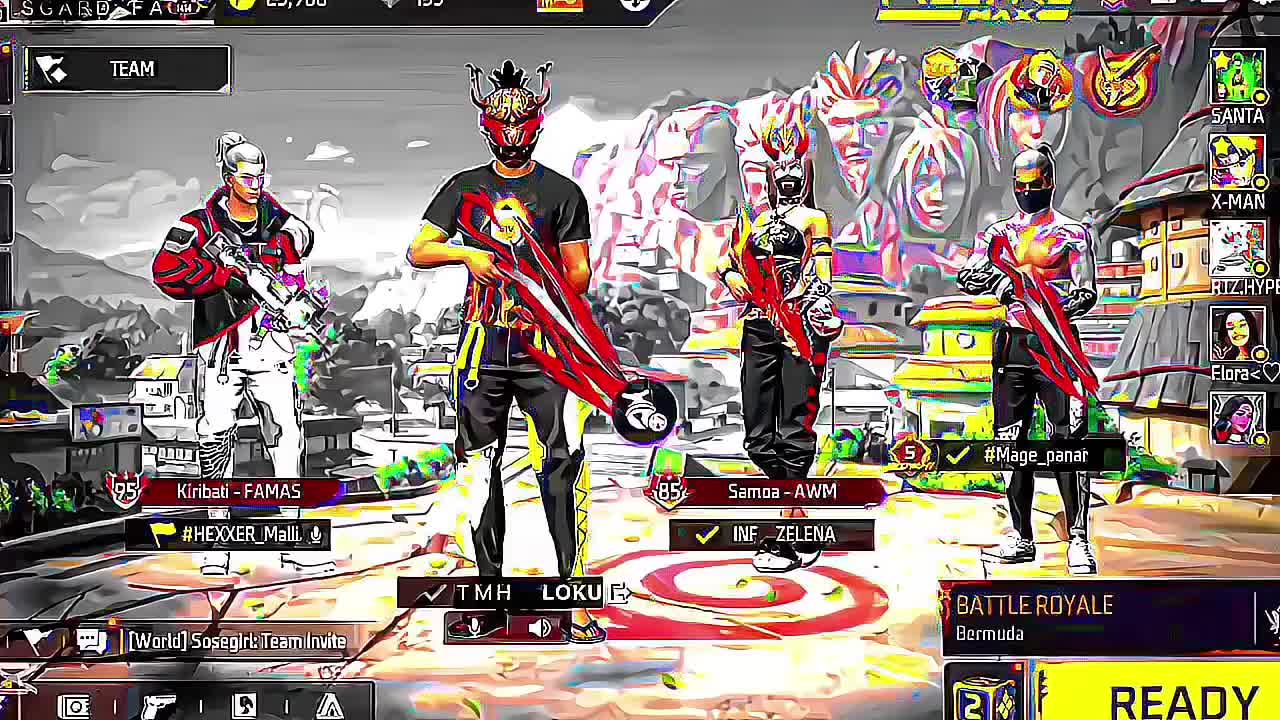Click the INF_ZELENA teammate name tag

pyautogui.click(x=772, y=535)
